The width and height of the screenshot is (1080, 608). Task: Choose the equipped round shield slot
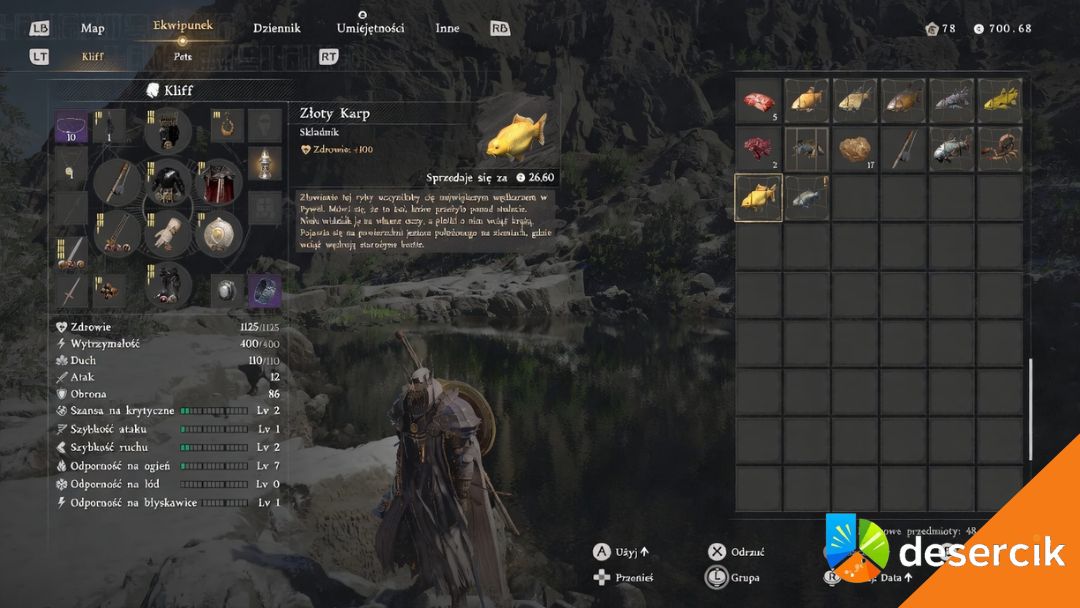point(218,235)
